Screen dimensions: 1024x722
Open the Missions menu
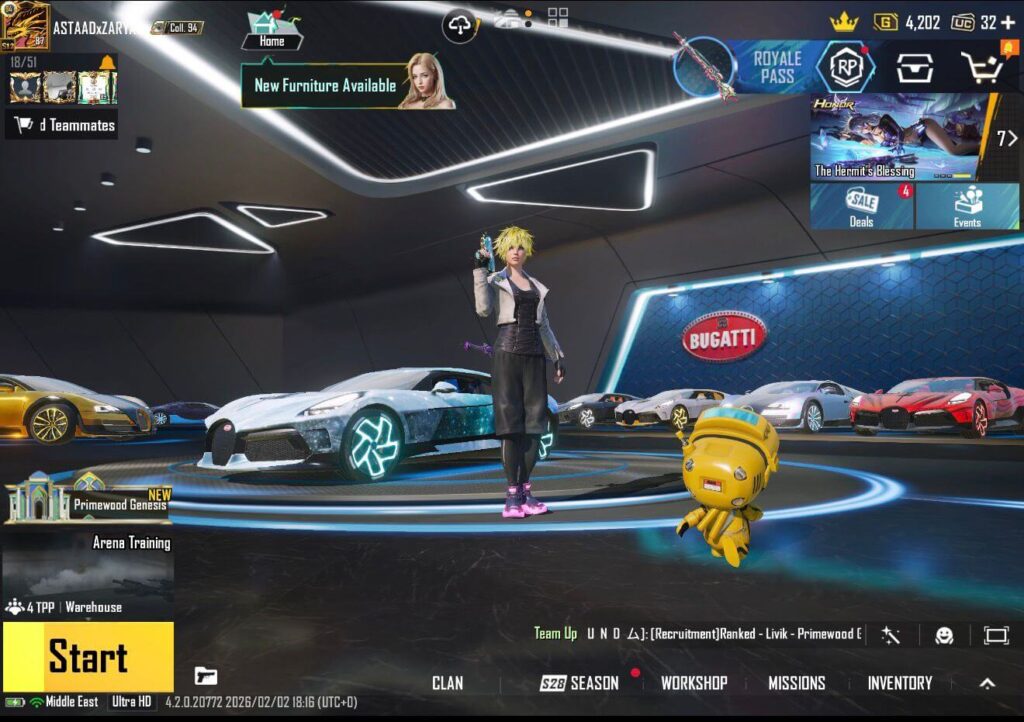[796, 683]
